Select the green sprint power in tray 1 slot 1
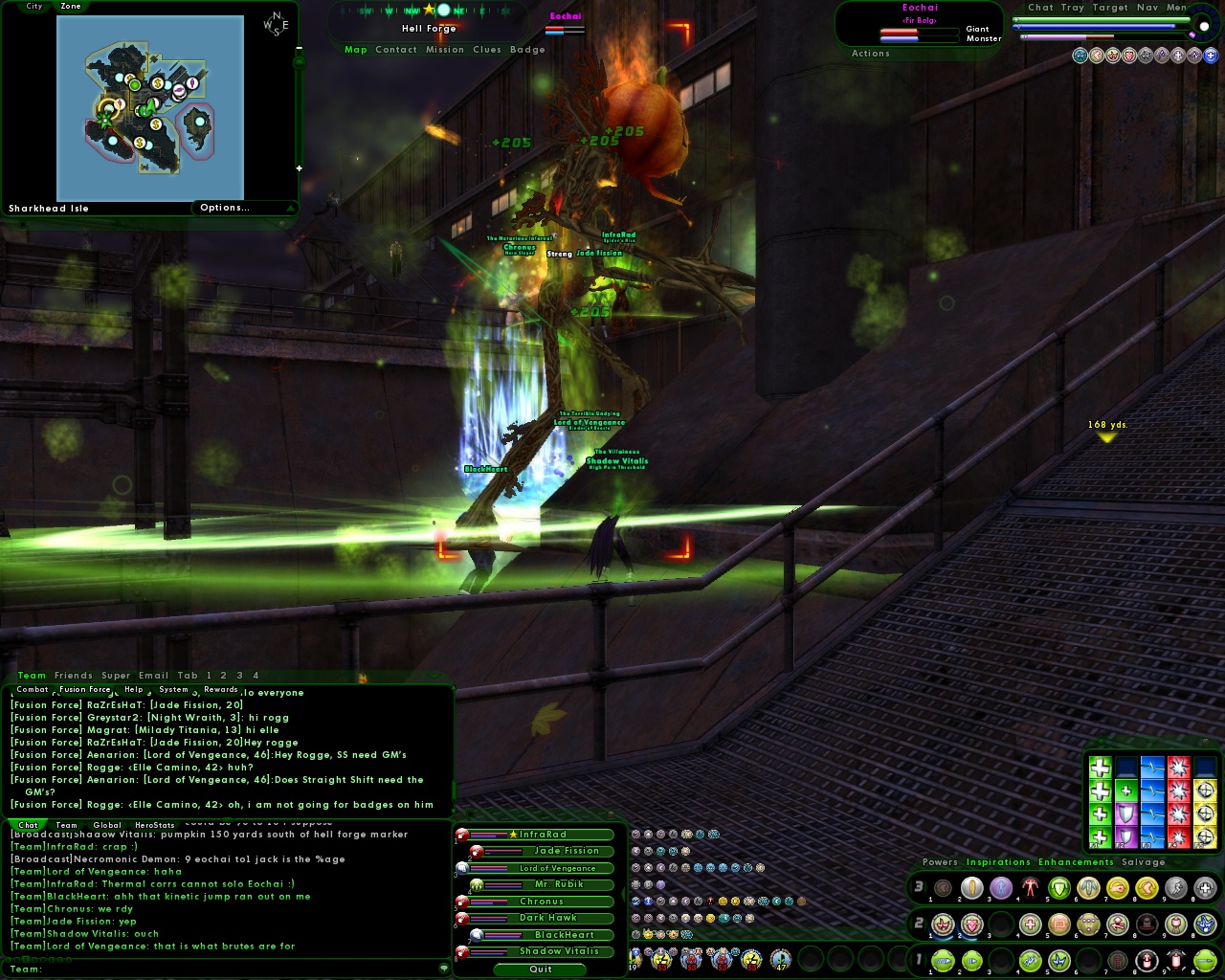 [x=942, y=961]
